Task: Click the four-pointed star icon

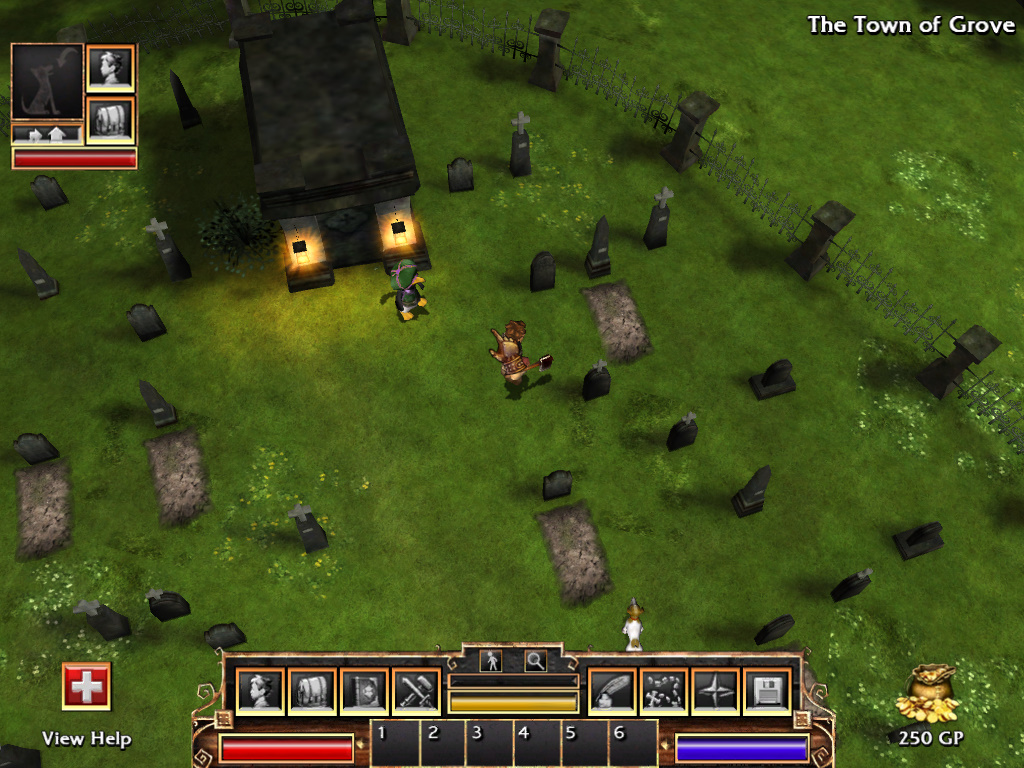Action: pyautogui.click(x=716, y=691)
